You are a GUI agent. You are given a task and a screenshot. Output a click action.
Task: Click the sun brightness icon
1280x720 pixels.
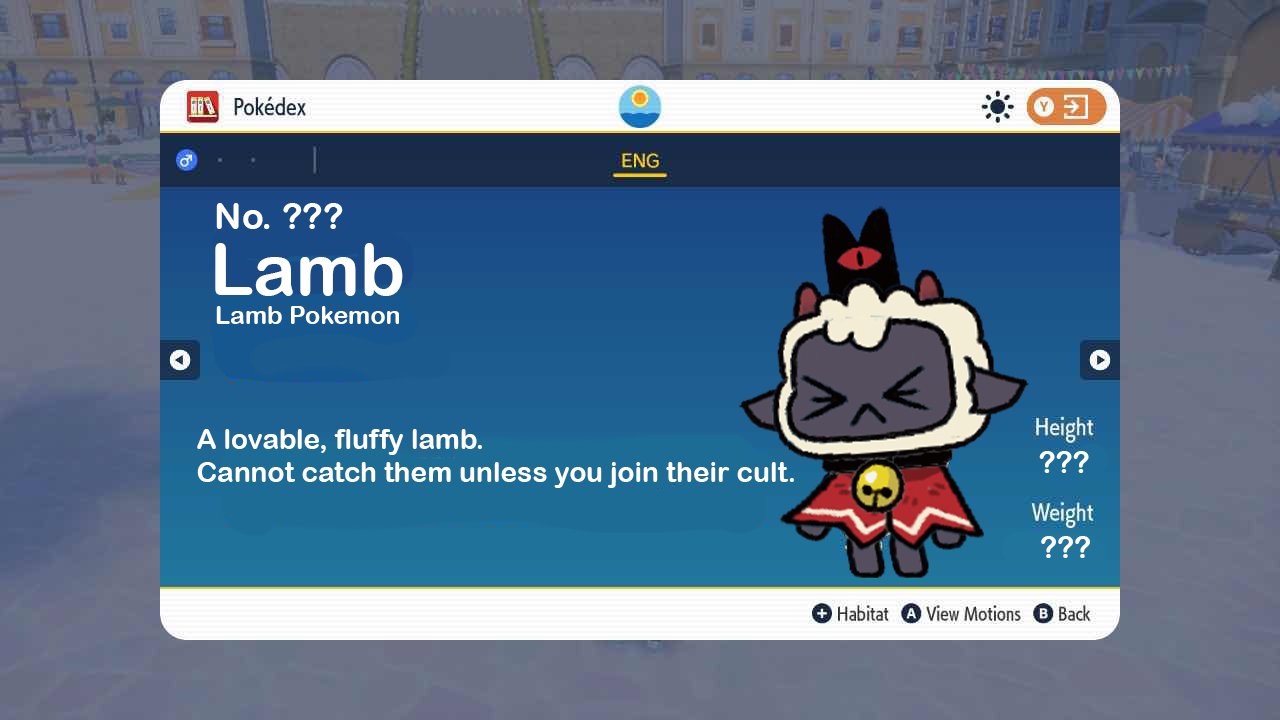(997, 107)
